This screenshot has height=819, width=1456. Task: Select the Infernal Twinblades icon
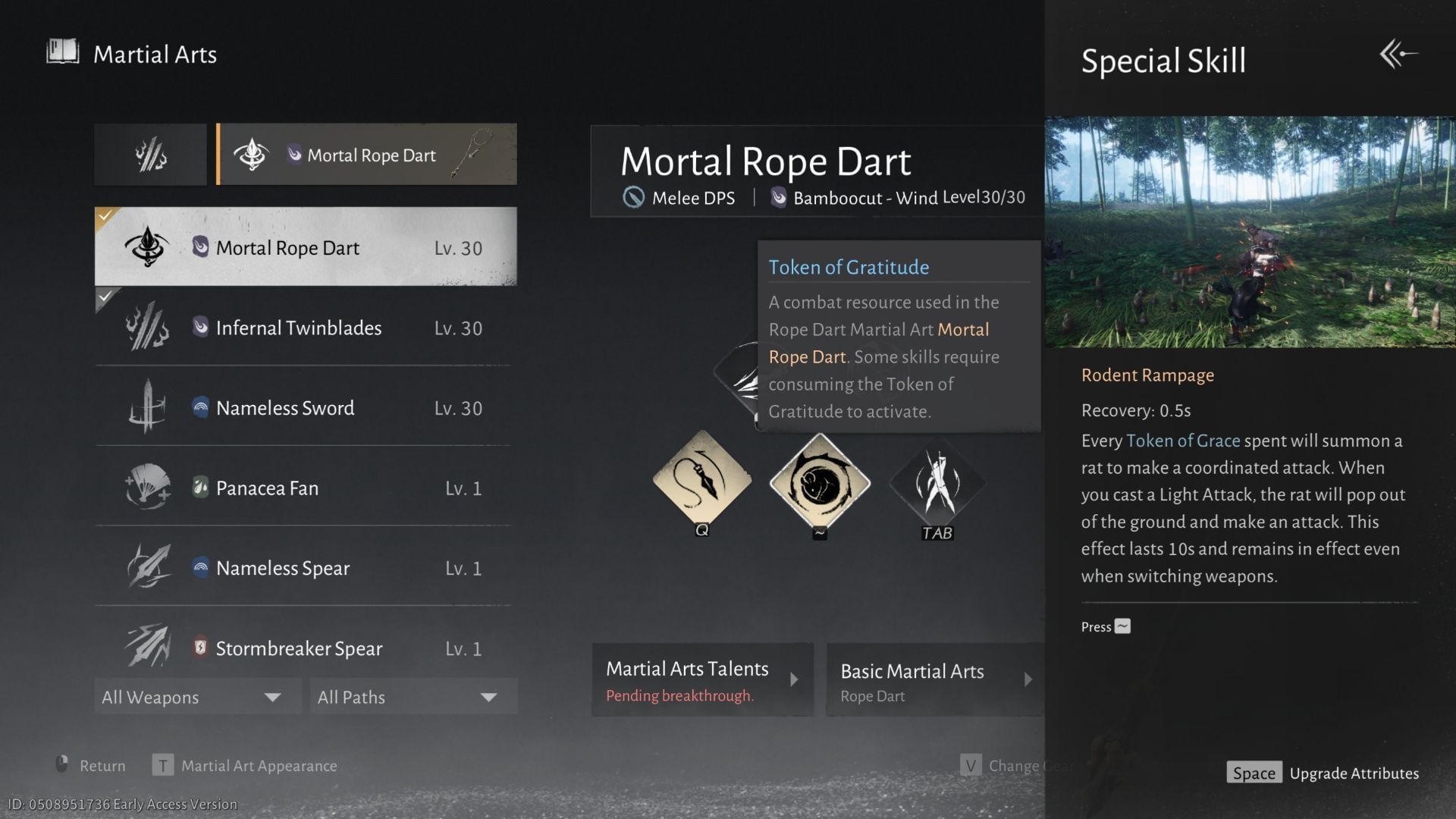149,328
